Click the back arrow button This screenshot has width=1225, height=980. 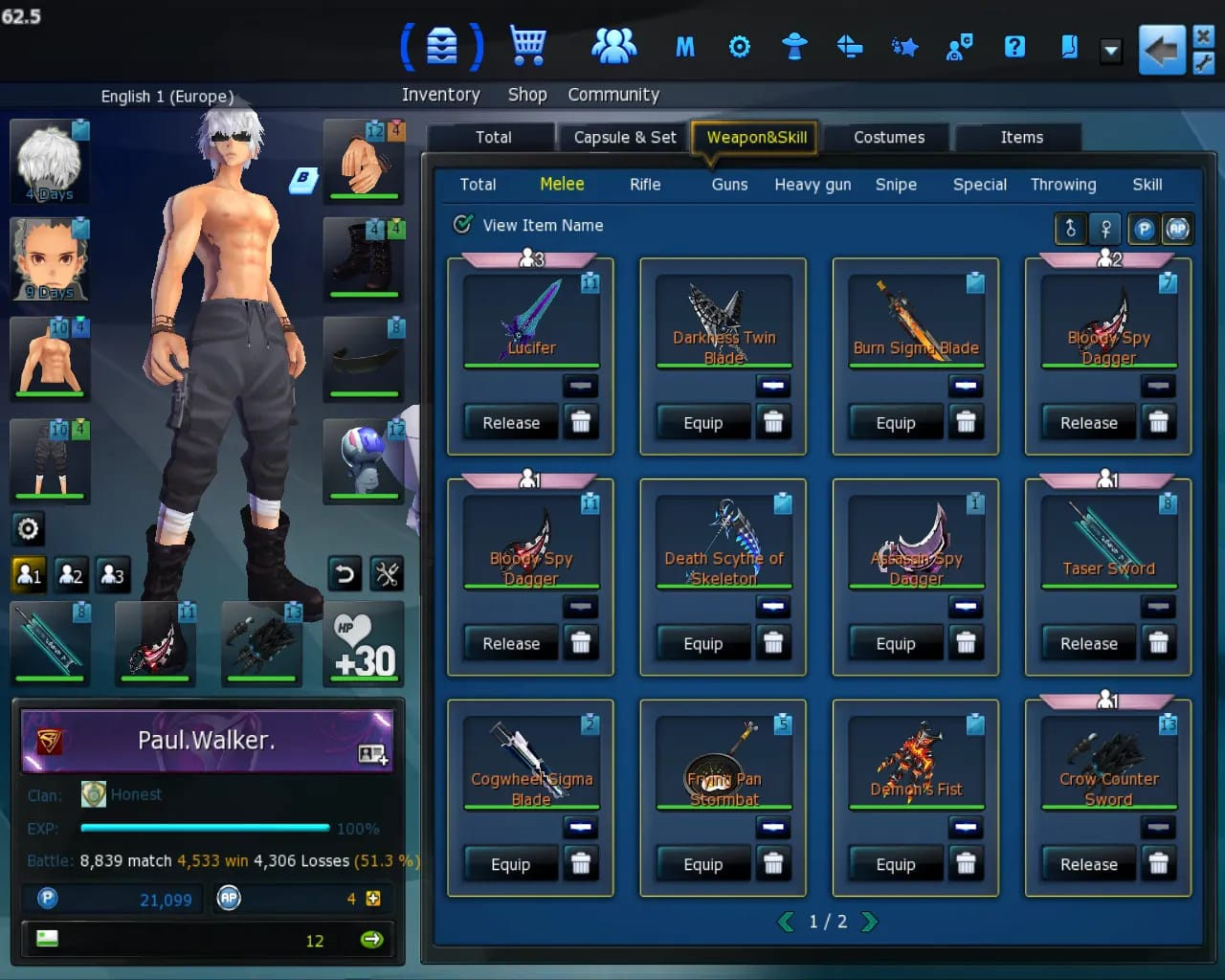tap(1161, 50)
